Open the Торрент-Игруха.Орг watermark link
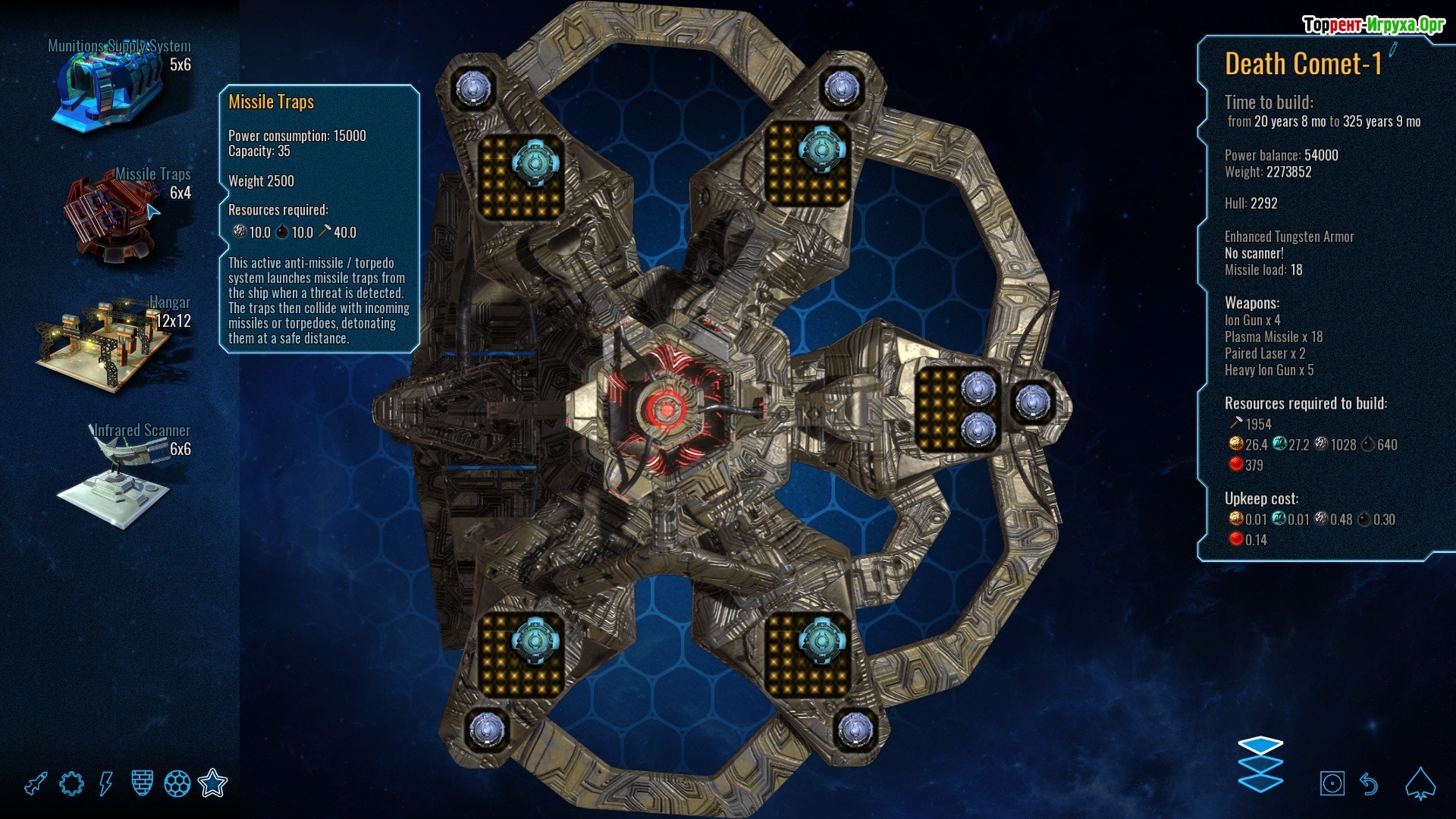 pos(1373,25)
